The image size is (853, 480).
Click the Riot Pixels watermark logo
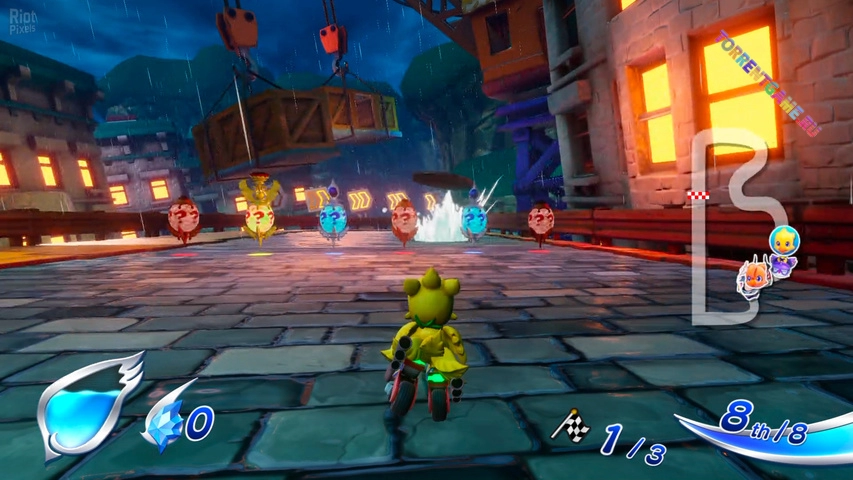point(22,22)
